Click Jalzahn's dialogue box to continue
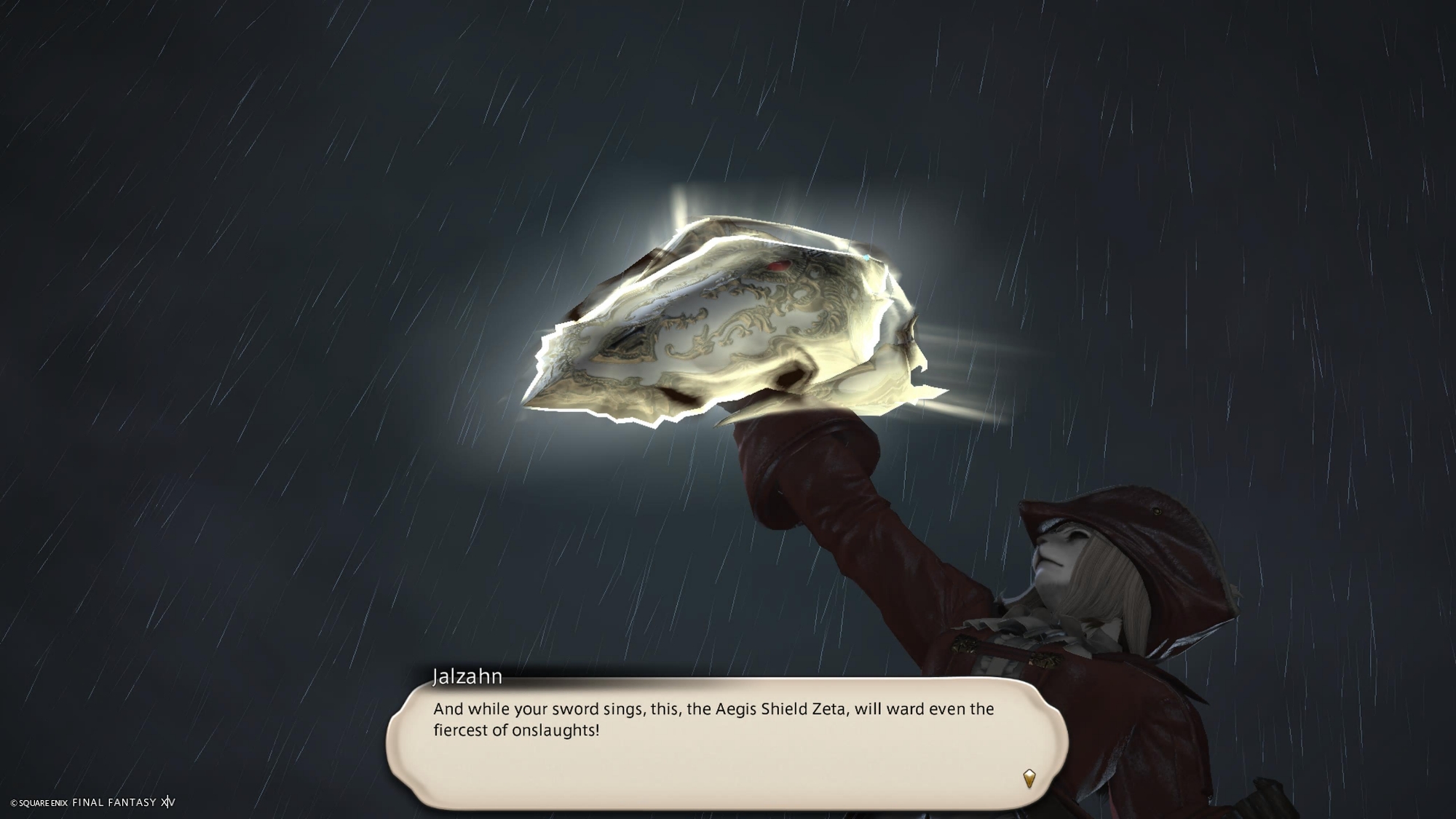 pos(727,744)
